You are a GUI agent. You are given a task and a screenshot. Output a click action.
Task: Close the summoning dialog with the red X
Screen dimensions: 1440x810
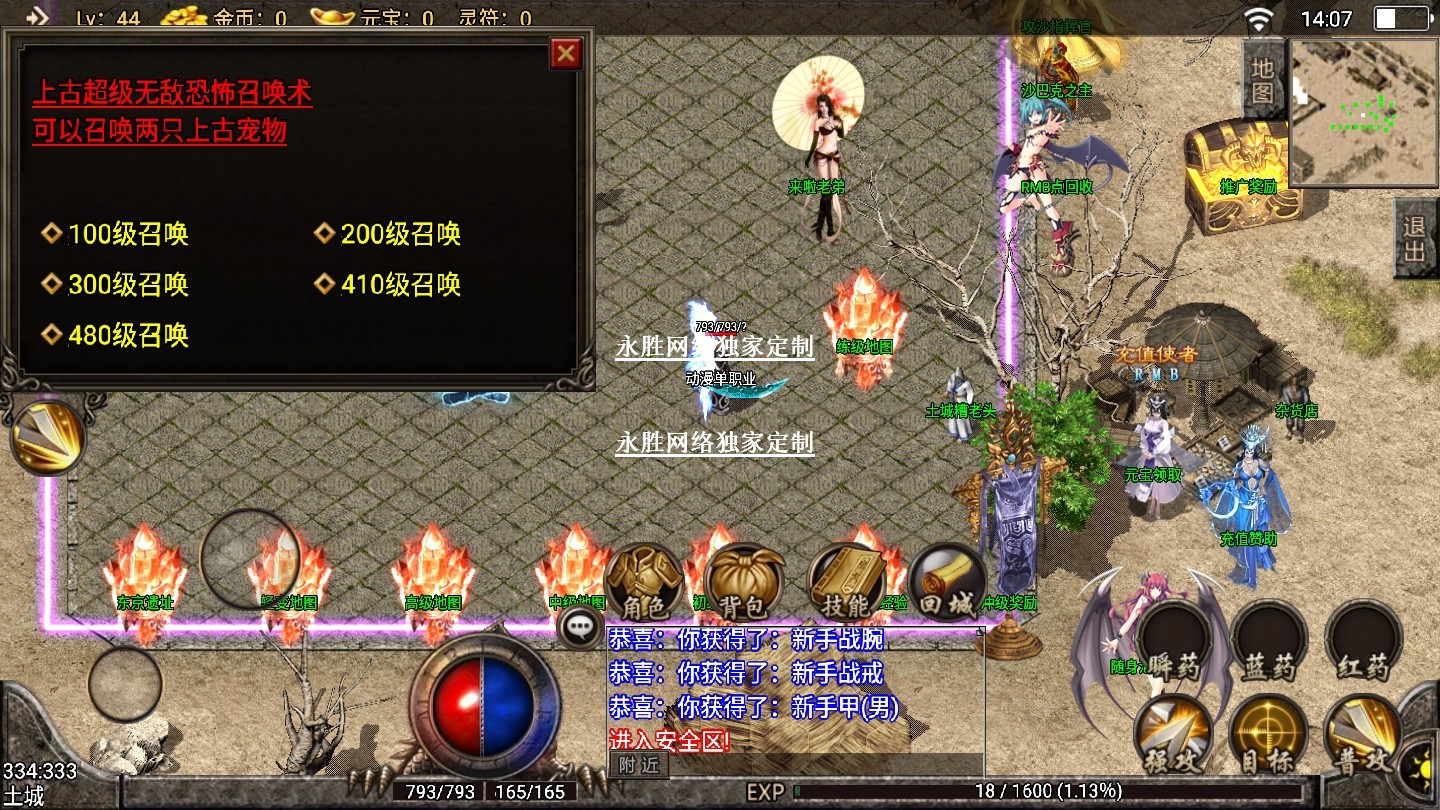pyautogui.click(x=566, y=53)
